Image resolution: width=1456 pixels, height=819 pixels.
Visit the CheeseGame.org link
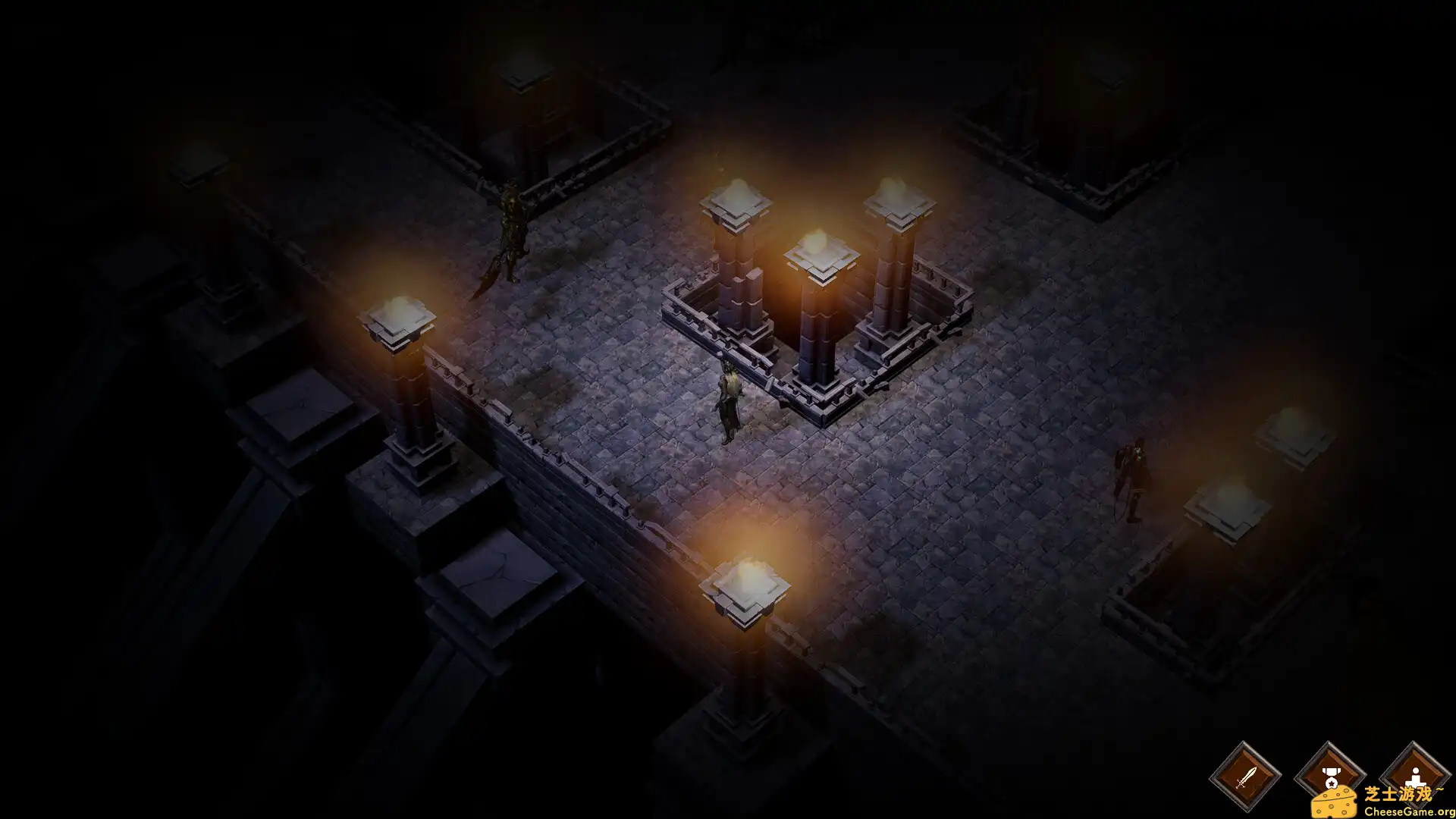[x=1412, y=810]
